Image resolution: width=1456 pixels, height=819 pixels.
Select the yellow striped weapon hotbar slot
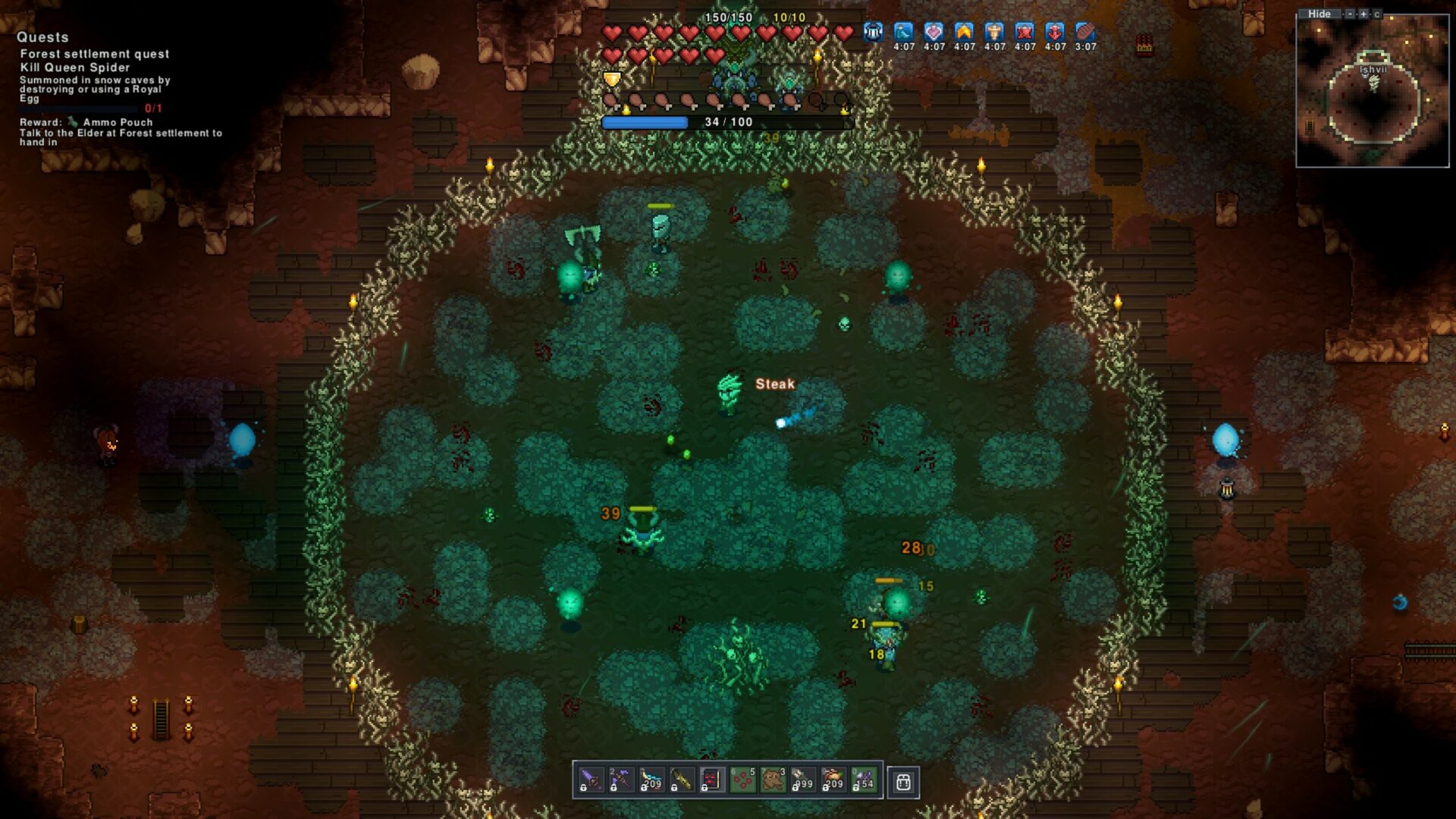click(x=682, y=780)
